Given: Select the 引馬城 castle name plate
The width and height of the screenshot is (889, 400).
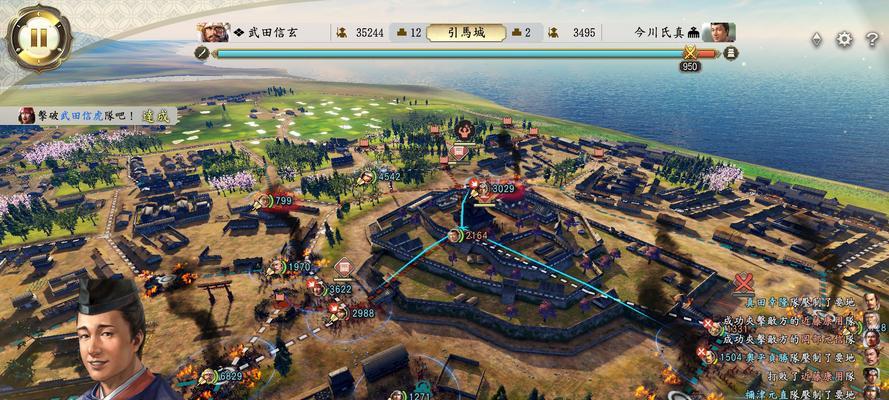Looking at the screenshot, I should (x=465, y=32).
